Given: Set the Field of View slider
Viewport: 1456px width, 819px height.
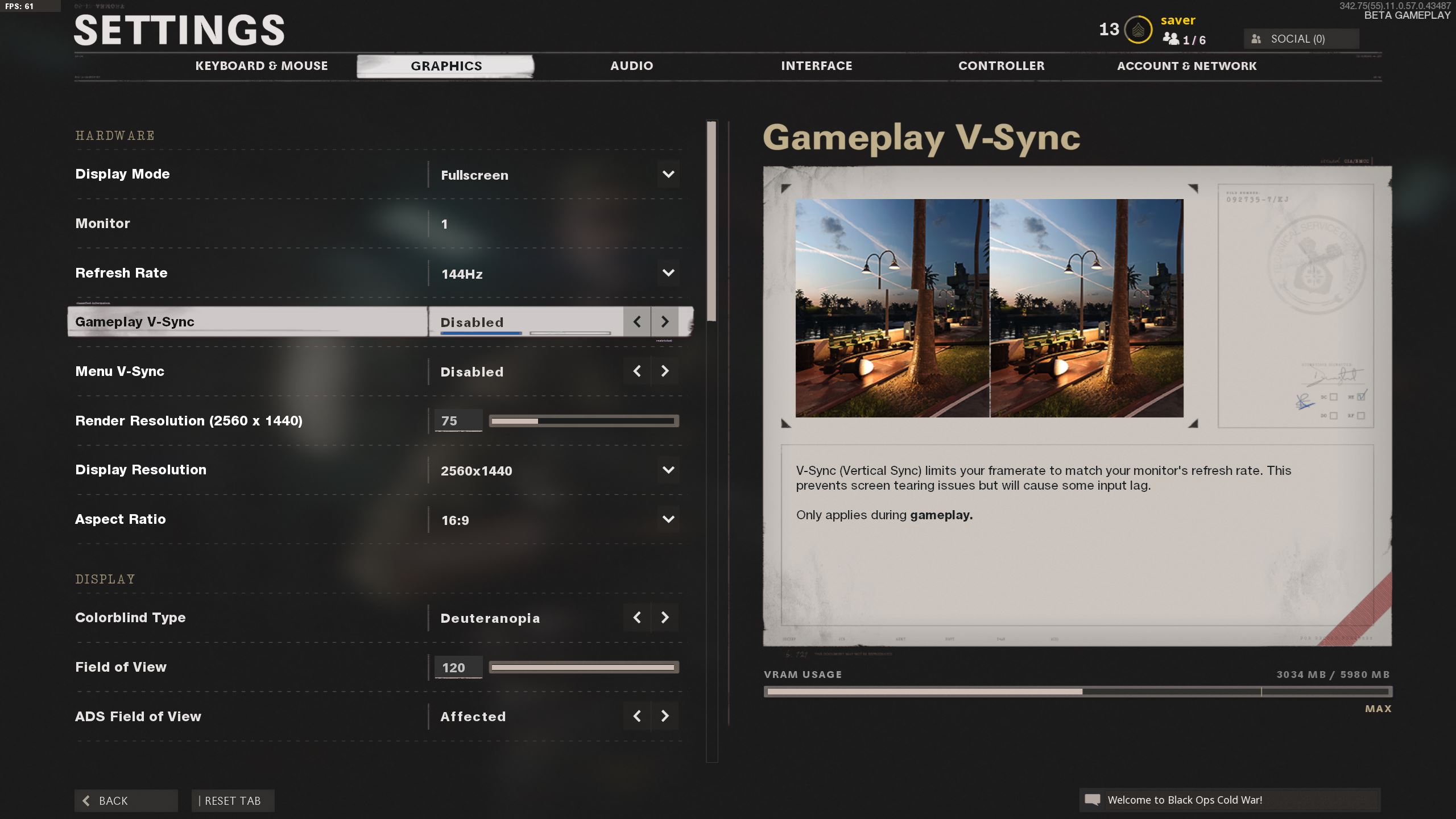Looking at the screenshot, I should pyautogui.click(x=584, y=667).
